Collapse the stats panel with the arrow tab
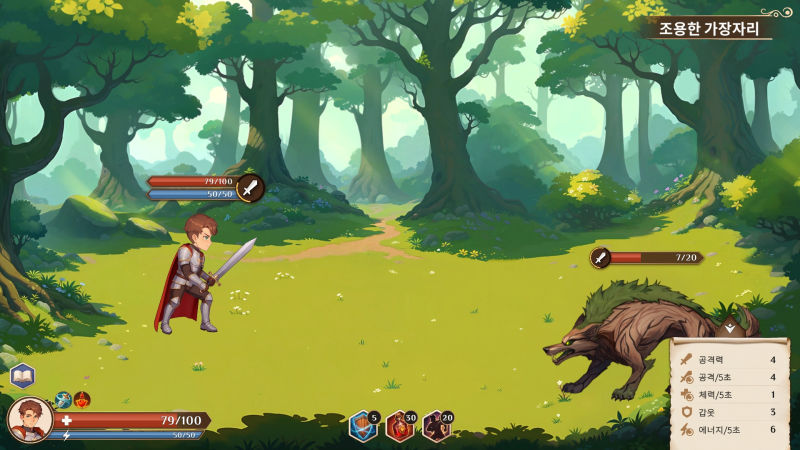This screenshot has height=450, width=800. coord(731,327)
